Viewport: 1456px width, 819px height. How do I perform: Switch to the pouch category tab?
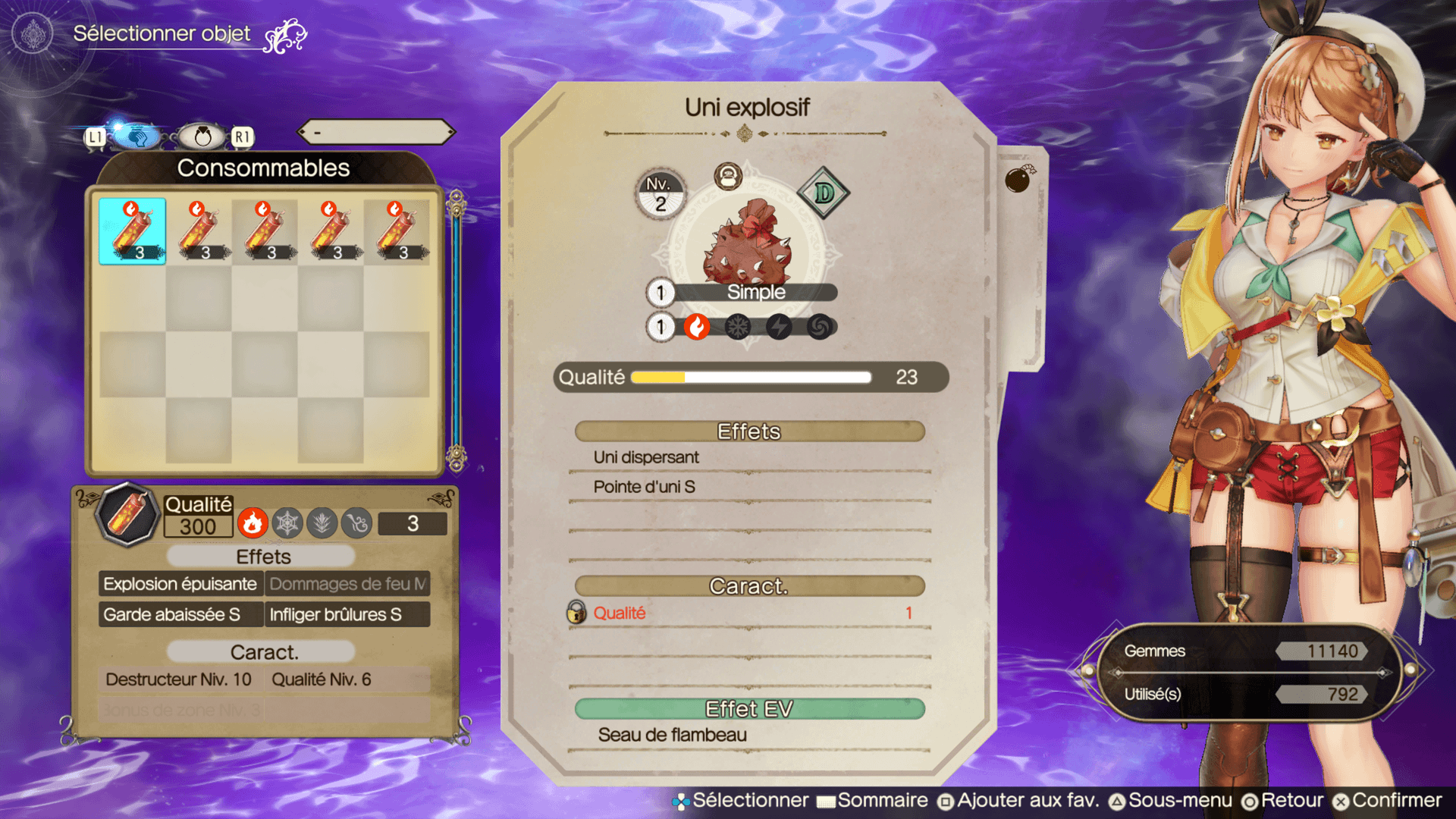[202, 137]
